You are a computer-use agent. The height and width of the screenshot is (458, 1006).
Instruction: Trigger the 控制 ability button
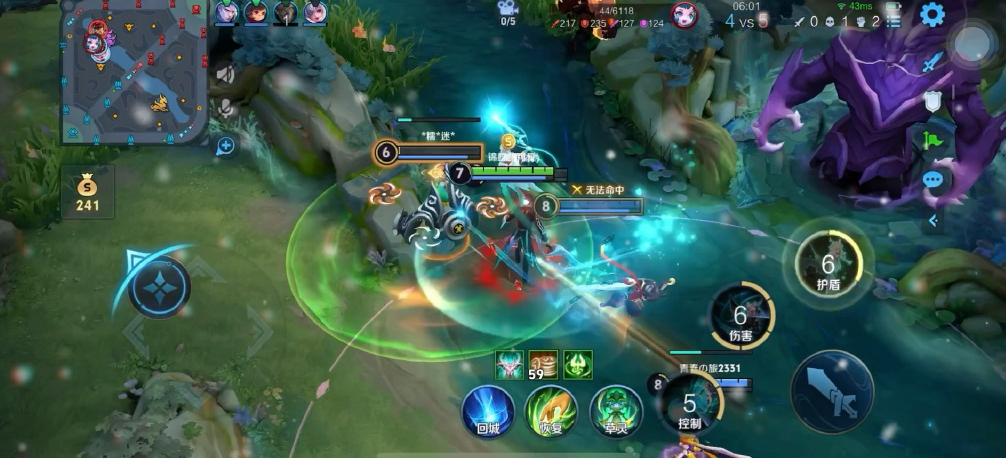click(x=689, y=406)
